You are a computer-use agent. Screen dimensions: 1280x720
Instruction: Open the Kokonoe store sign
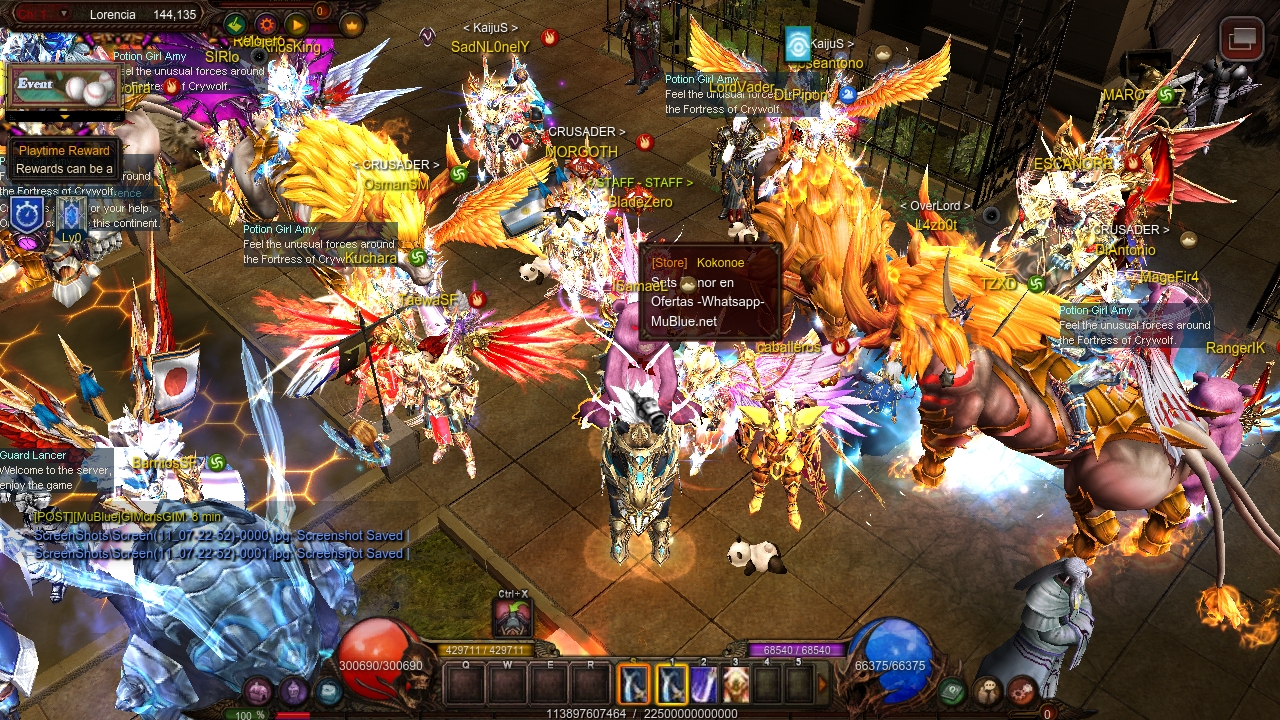click(709, 291)
